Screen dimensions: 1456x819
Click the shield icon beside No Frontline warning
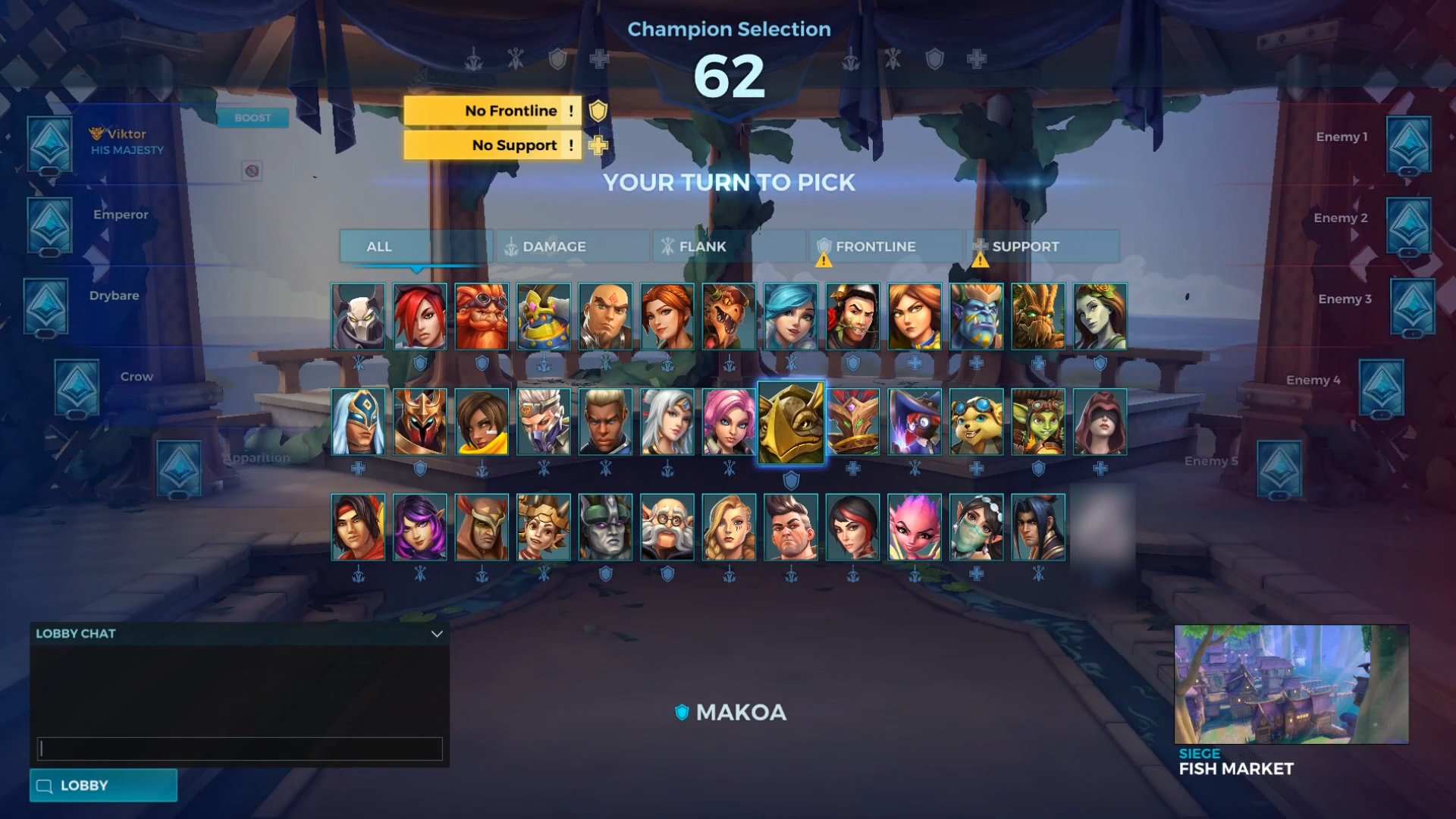pos(598,111)
